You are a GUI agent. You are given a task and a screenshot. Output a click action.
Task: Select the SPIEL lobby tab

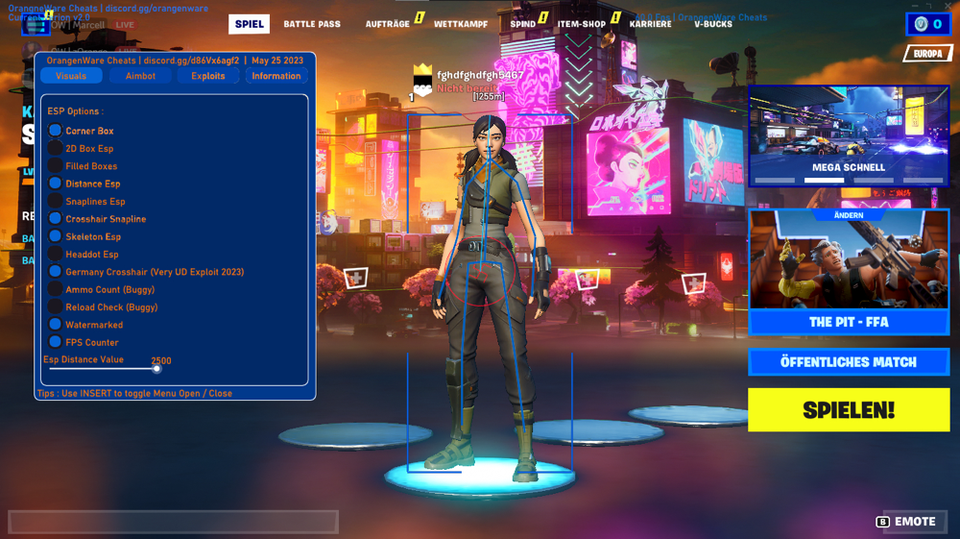[250, 24]
